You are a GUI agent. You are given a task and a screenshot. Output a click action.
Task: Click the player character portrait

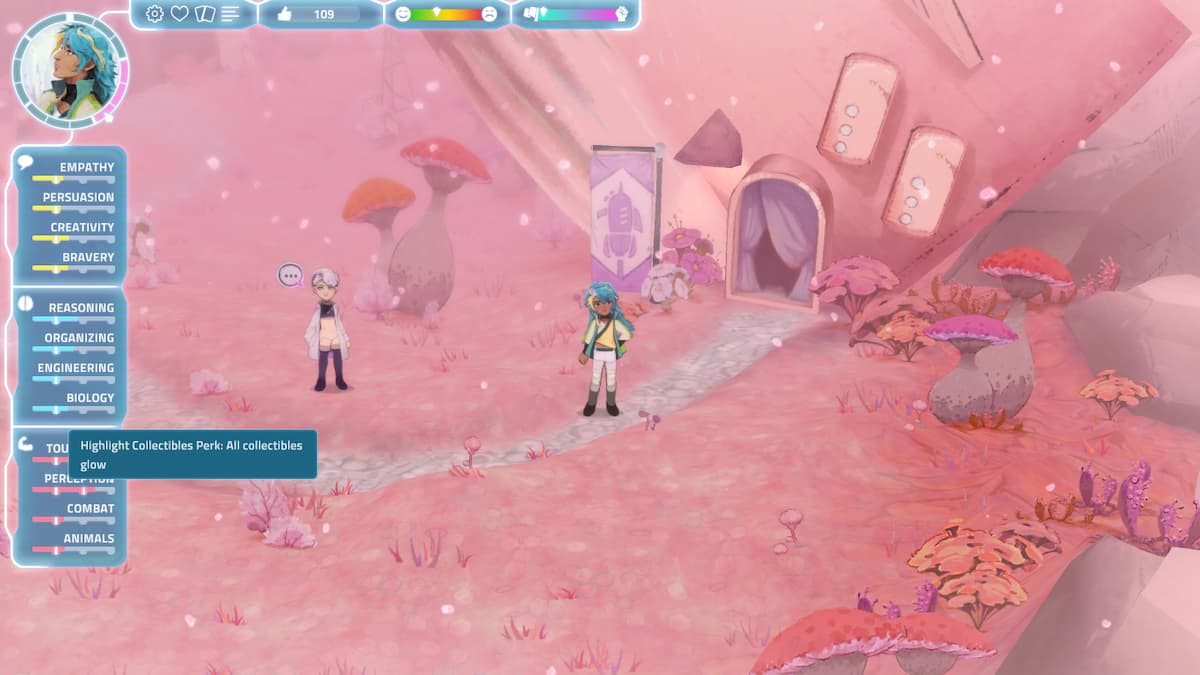point(68,70)
